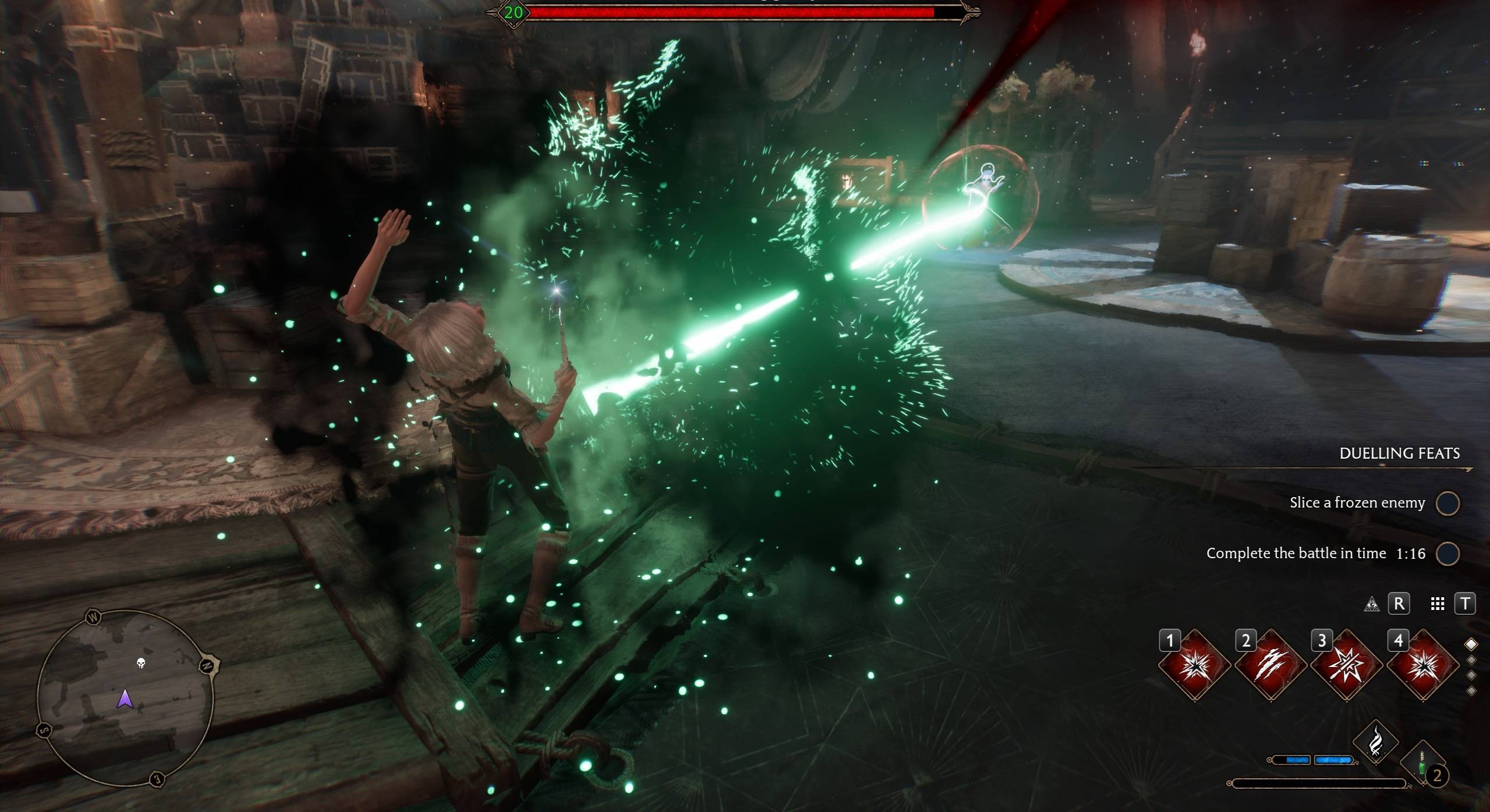1490x812 pixels.
Task: Open the Duelling Feats tracker header
Action: [1399, 453]
